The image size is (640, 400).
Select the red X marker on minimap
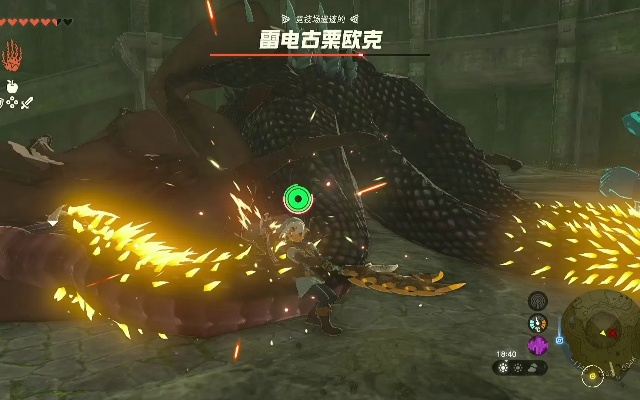click(613, 332)
